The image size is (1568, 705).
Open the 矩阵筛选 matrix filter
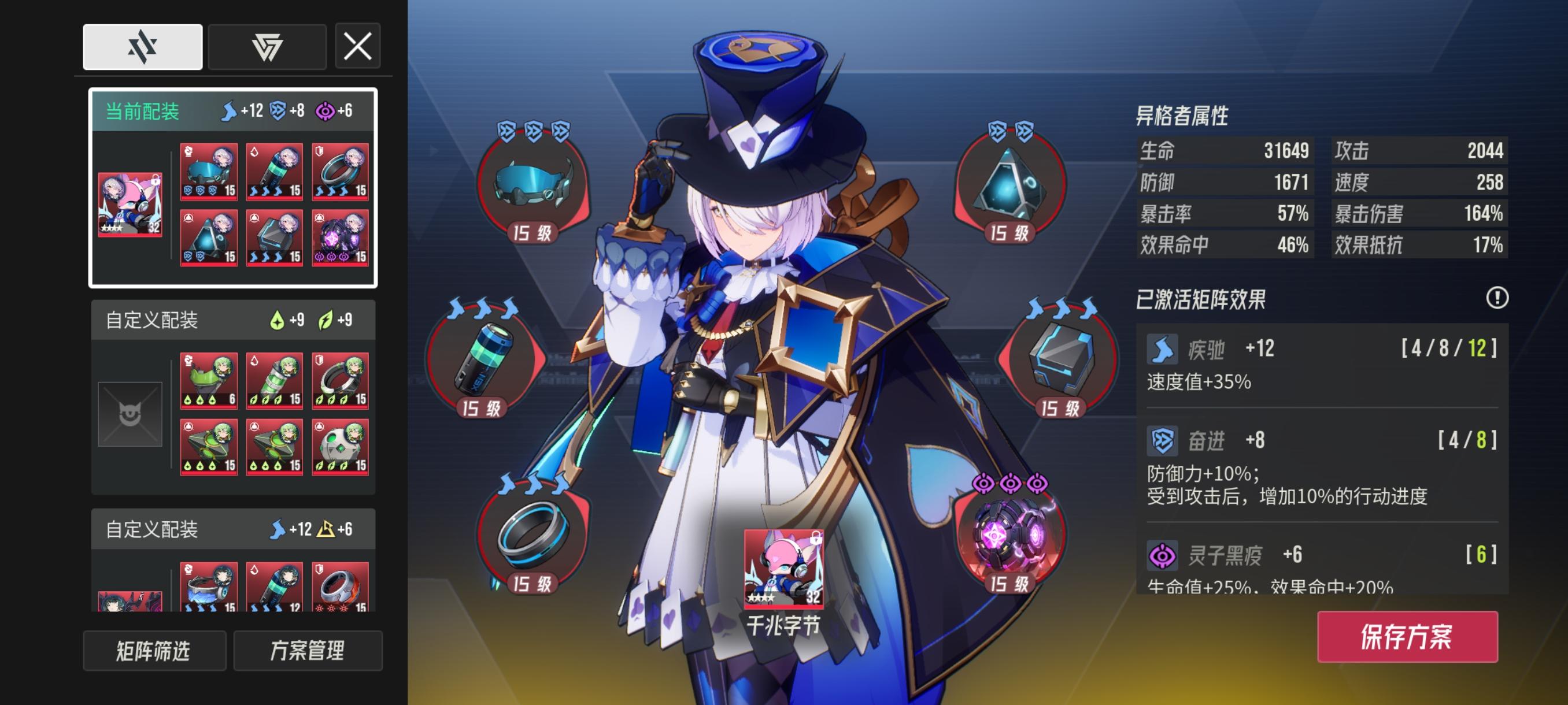[x=154, y=651]
